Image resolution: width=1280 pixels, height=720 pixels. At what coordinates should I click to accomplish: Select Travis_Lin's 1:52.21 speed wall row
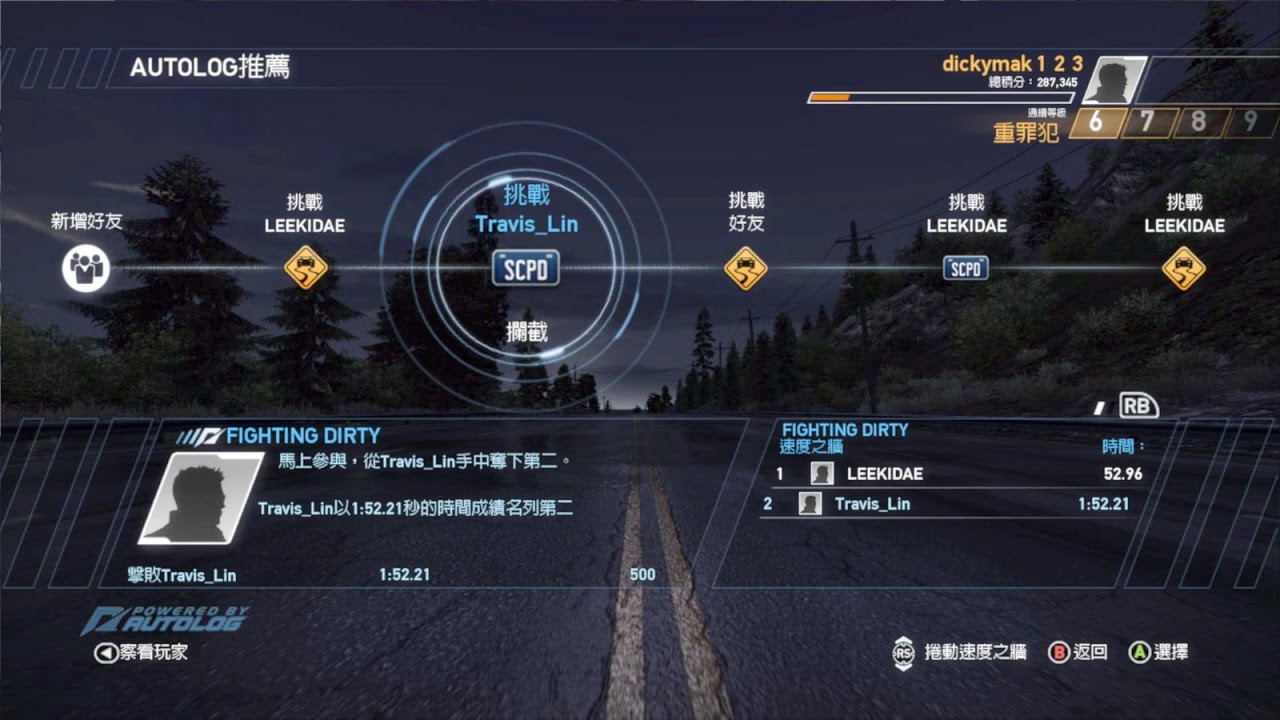(x=957, y=504)
